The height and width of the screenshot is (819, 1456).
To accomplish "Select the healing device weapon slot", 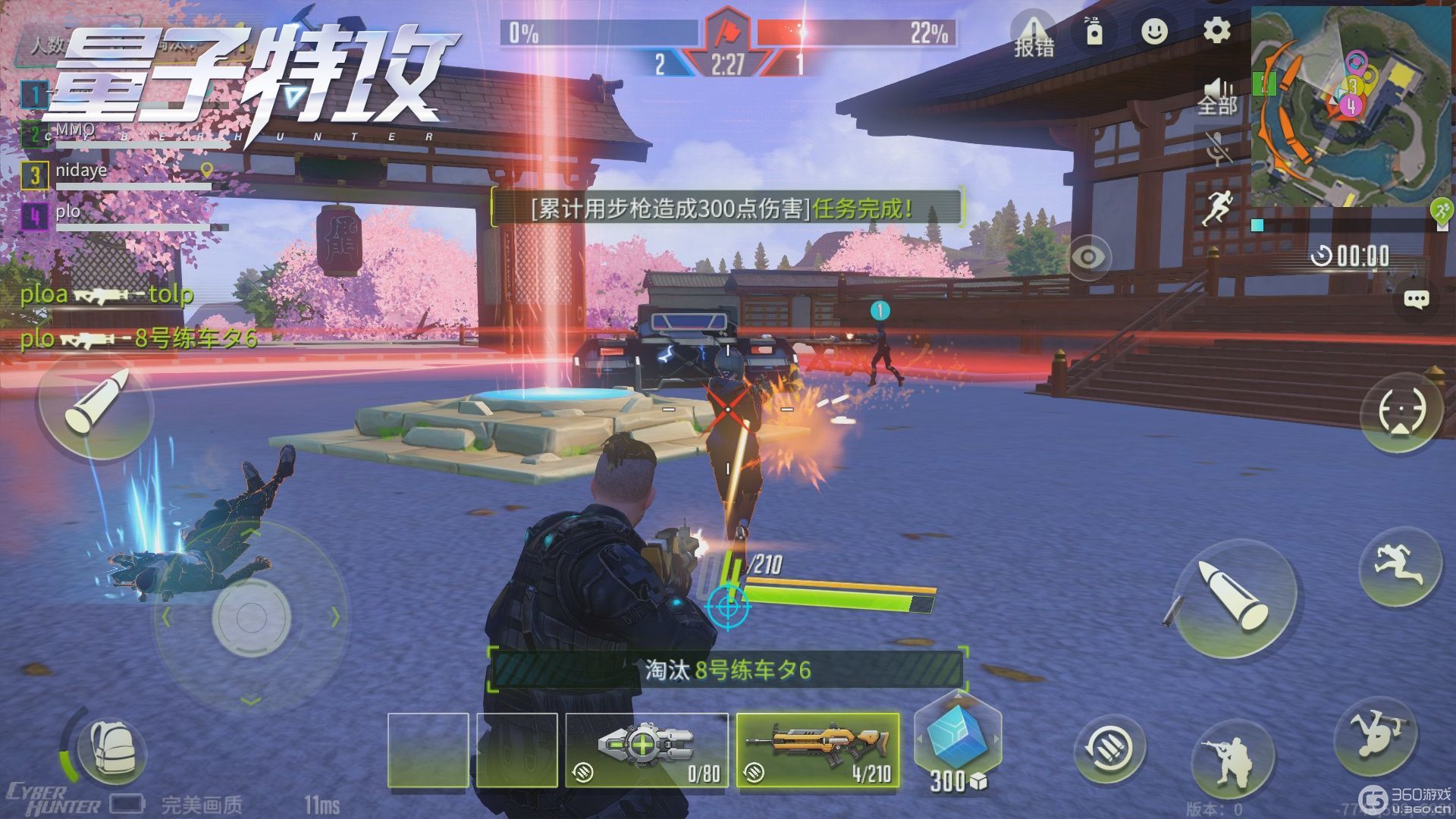I will point(646,749).
